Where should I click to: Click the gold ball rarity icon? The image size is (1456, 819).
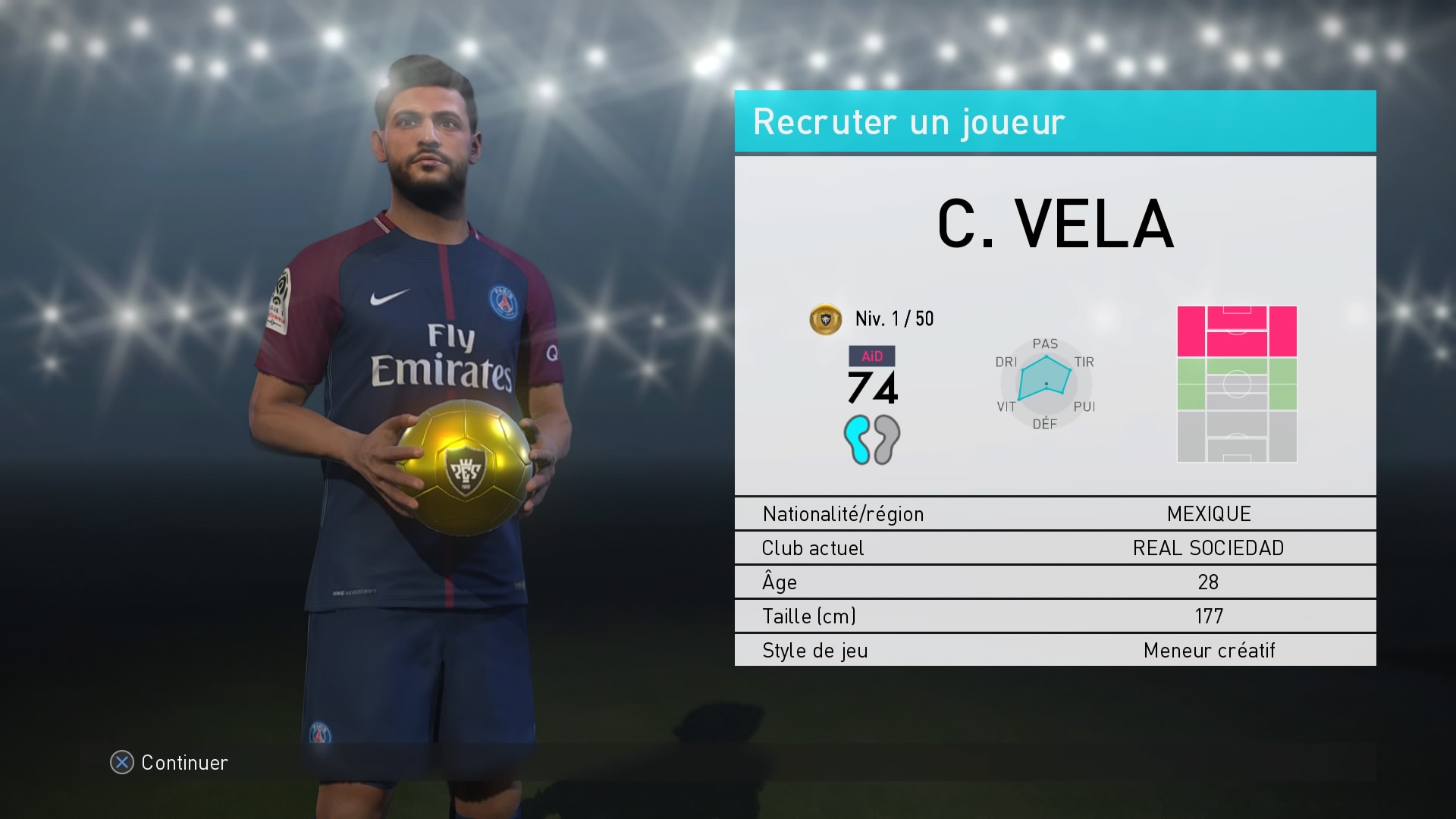click(x=826, y=319)
